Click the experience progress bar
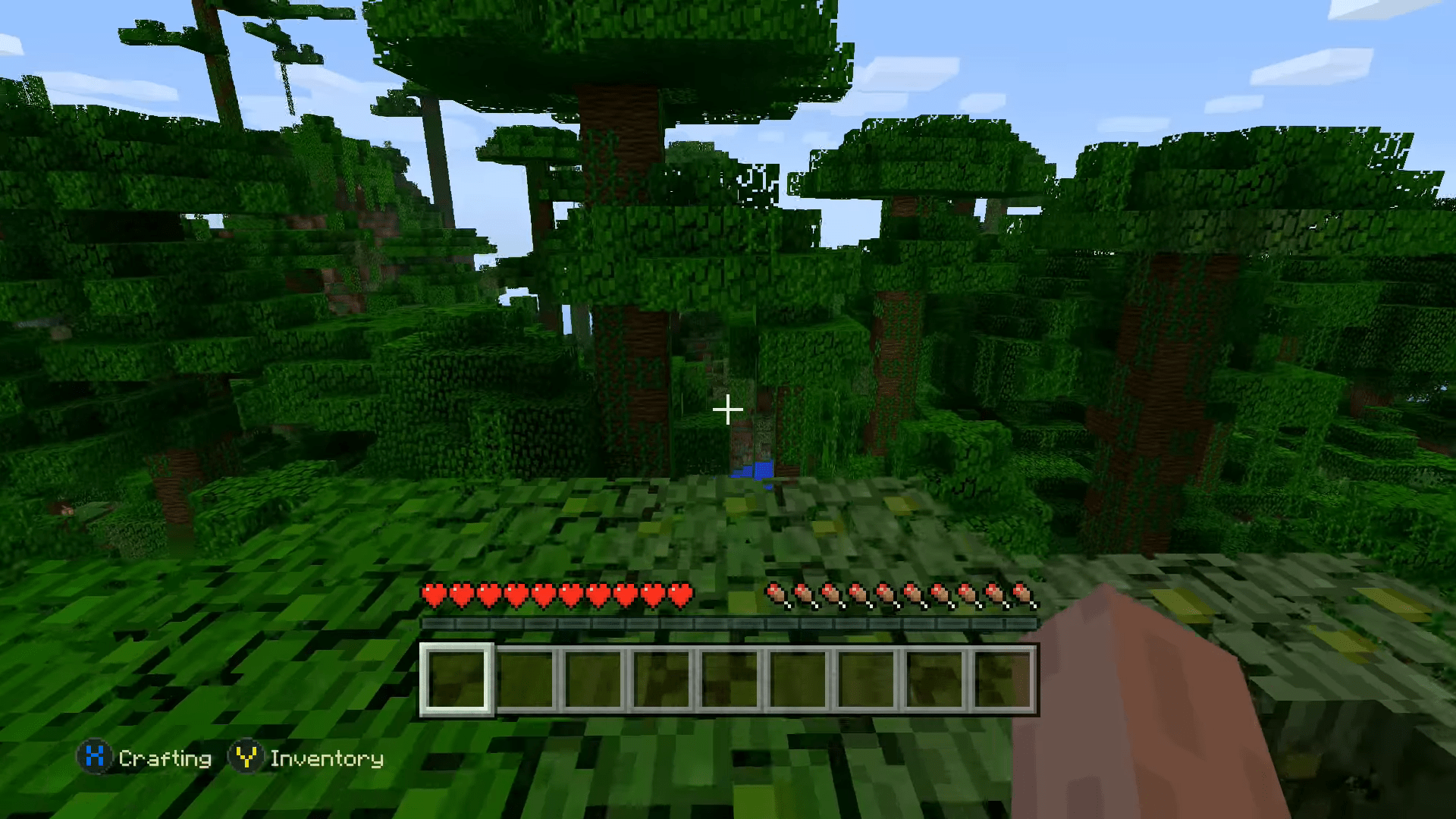 click(x=728, y=622)
